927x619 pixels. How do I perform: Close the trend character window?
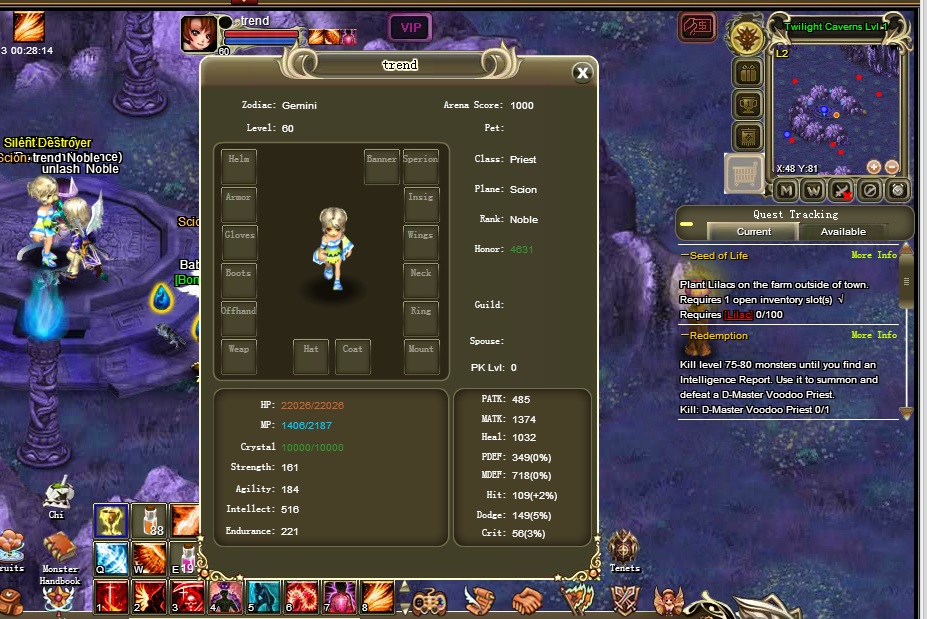582,72
